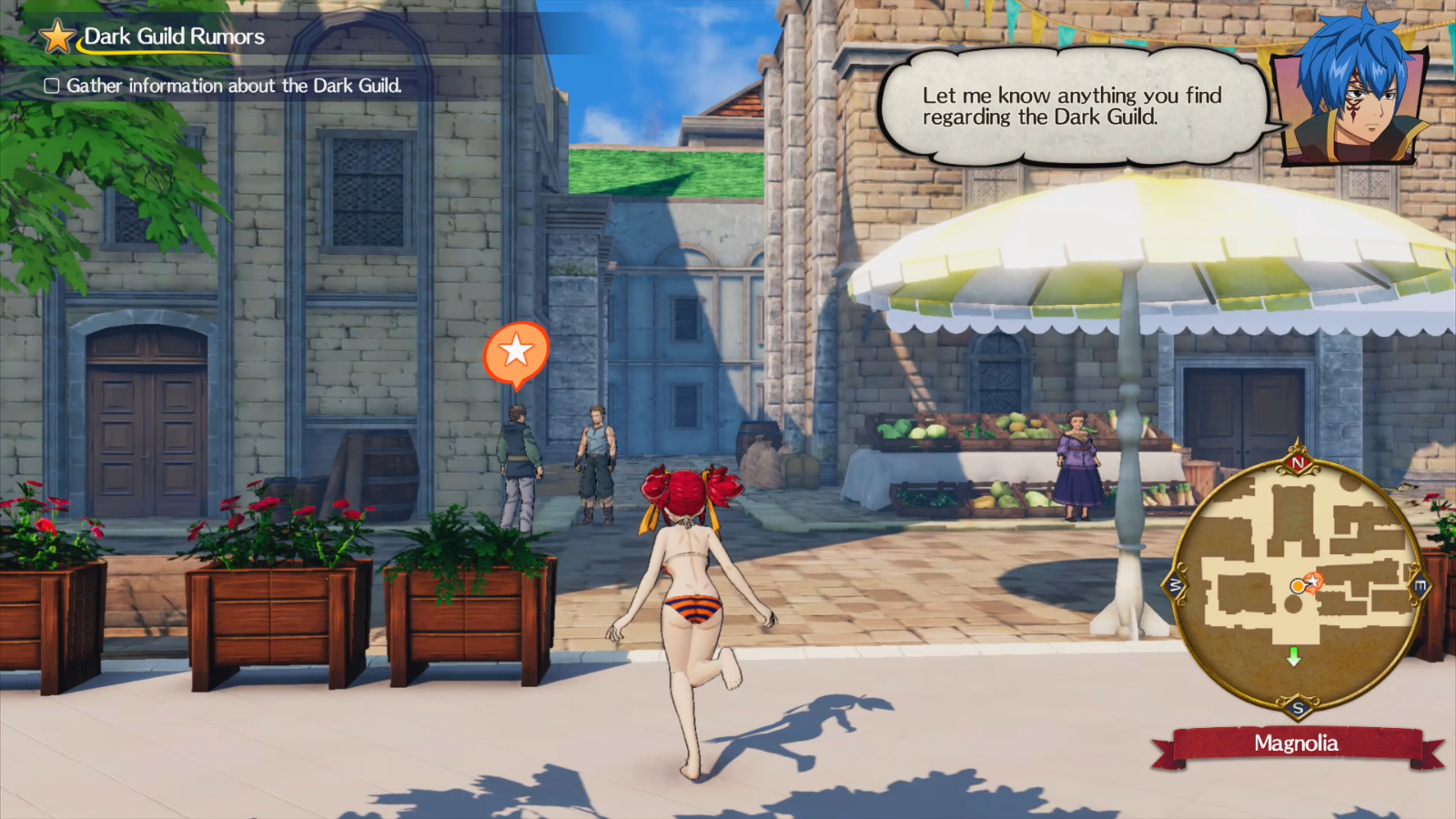Screen dimensions: 1456x819
Task: Check the Gather information objective checkbox
Action: tap(53, 86)
